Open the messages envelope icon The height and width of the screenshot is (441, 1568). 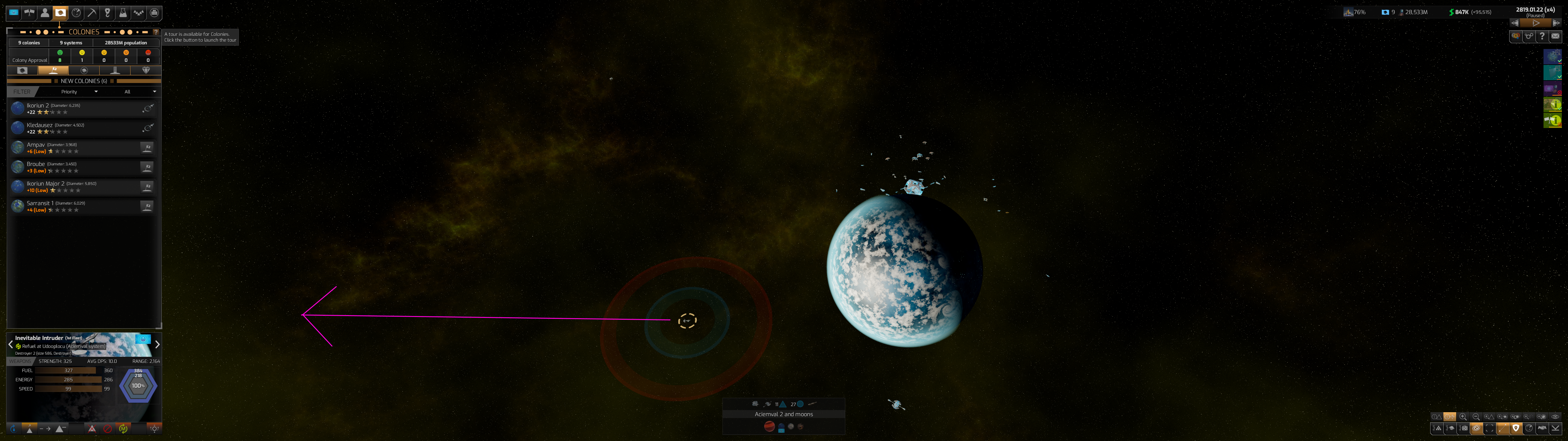click(x=1555, y=36)
